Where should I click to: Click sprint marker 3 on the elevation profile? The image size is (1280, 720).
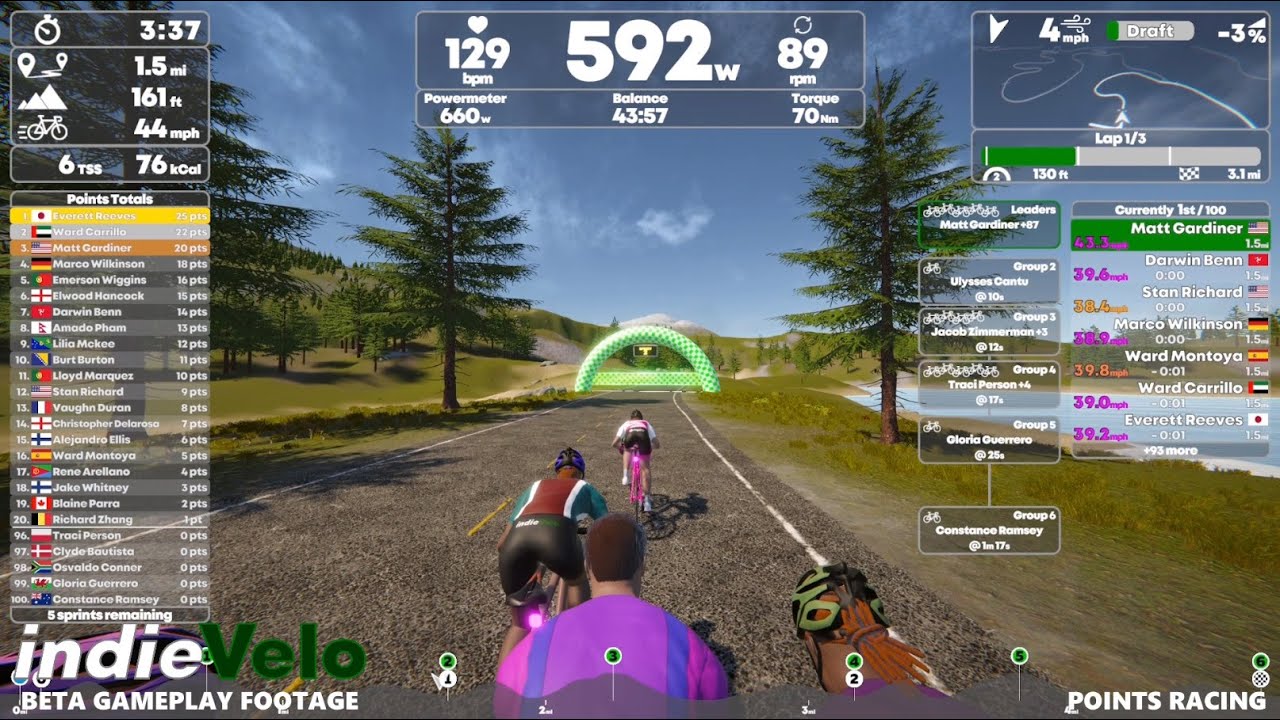613,656
